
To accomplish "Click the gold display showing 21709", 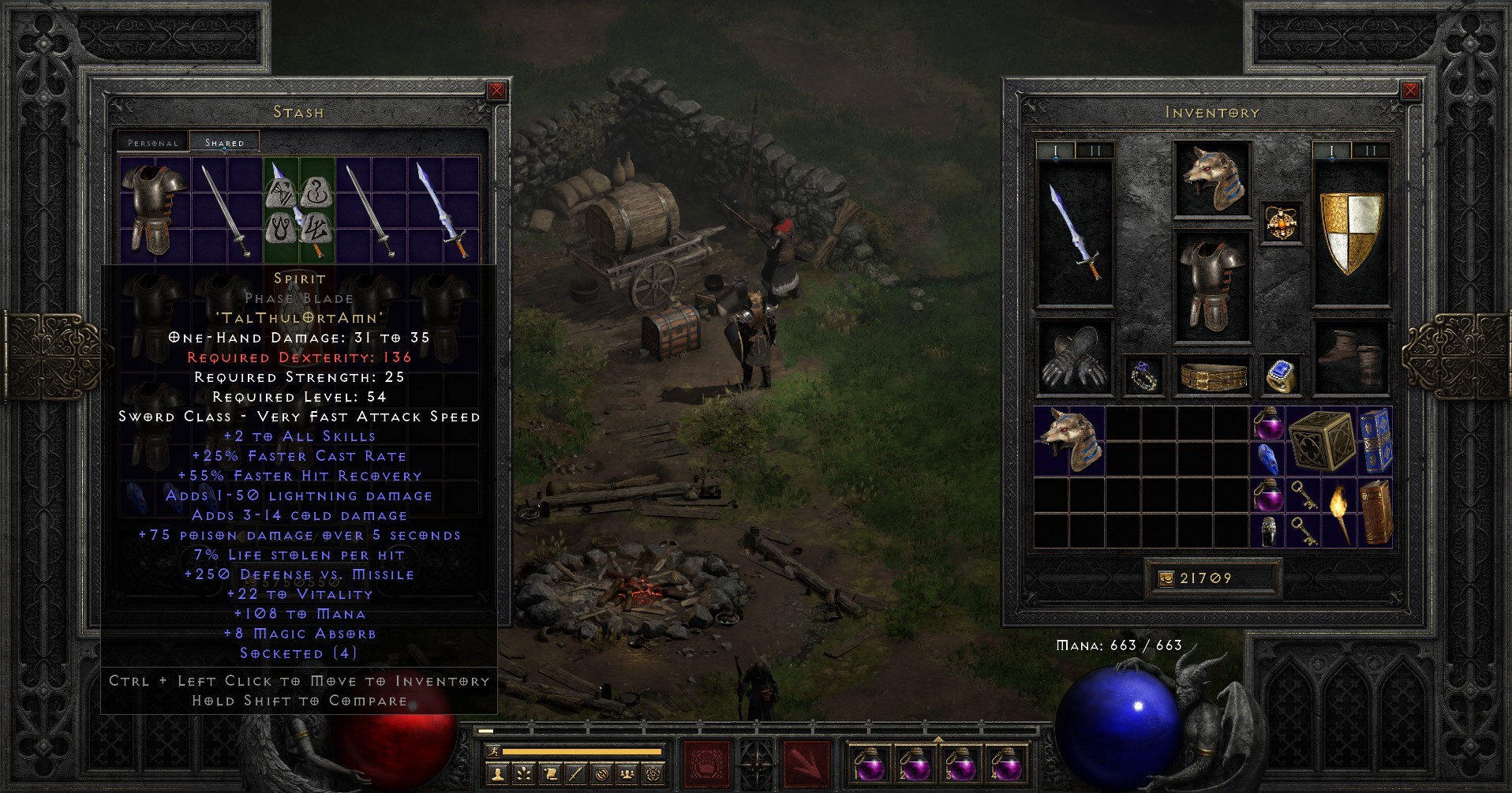I will point(1211,578).
